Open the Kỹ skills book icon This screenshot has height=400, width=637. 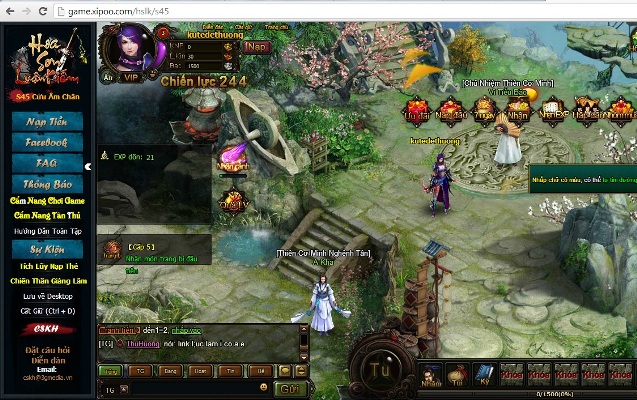[484, 374]
